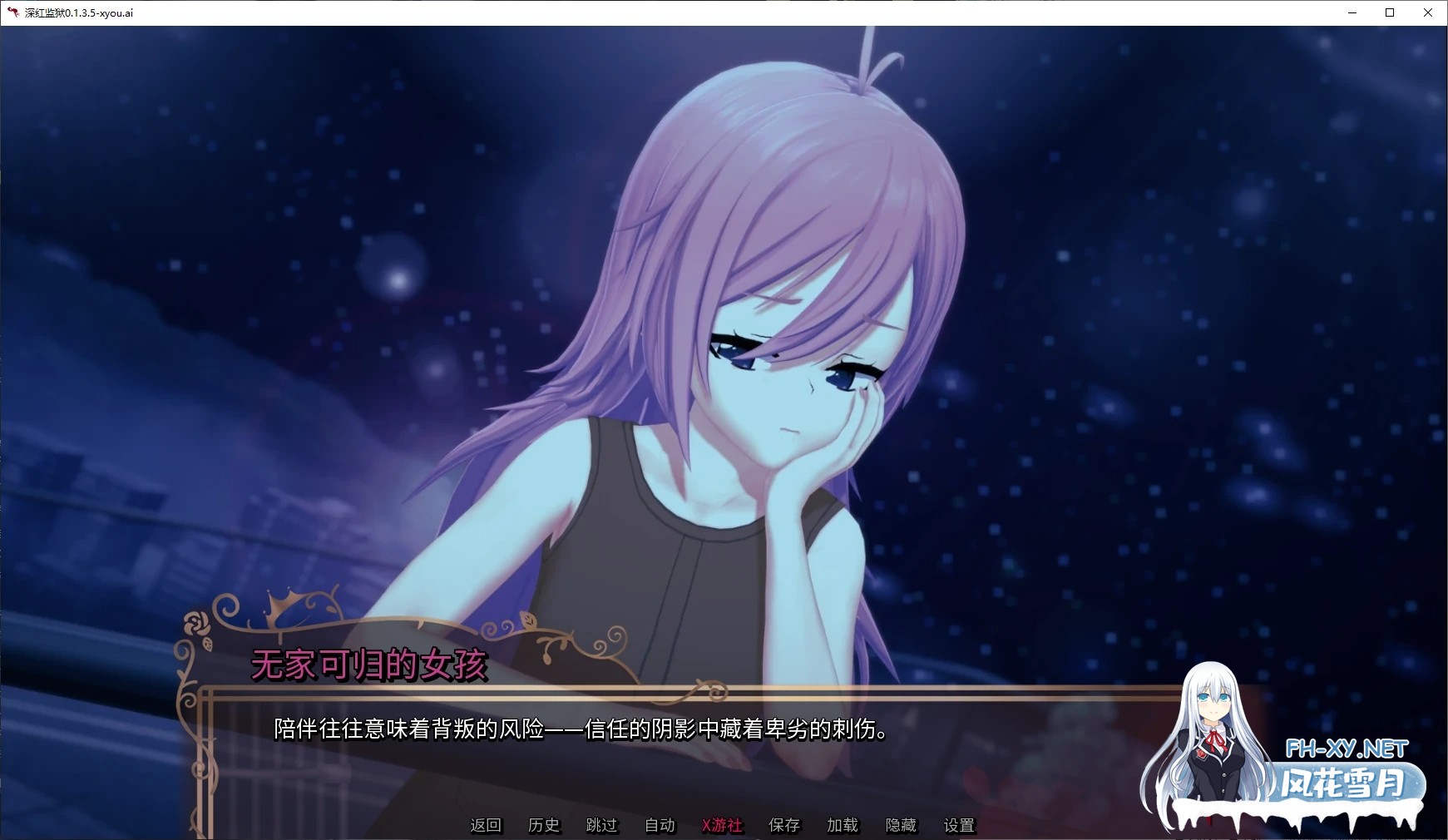Screen dimensions: 1448x840
Task: Save the game via 保存
Action: coord(783,825)
